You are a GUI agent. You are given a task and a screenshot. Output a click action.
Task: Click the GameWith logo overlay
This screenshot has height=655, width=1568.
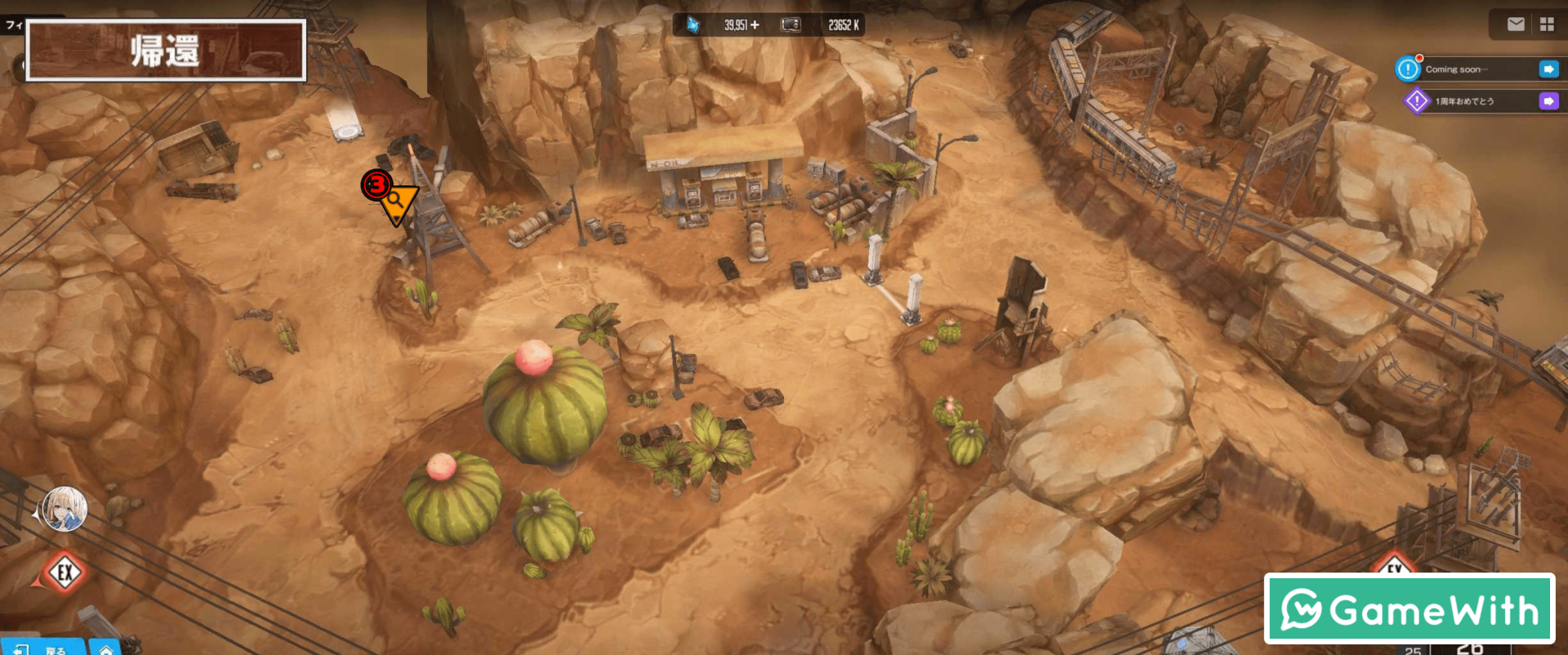[1409, 609]
